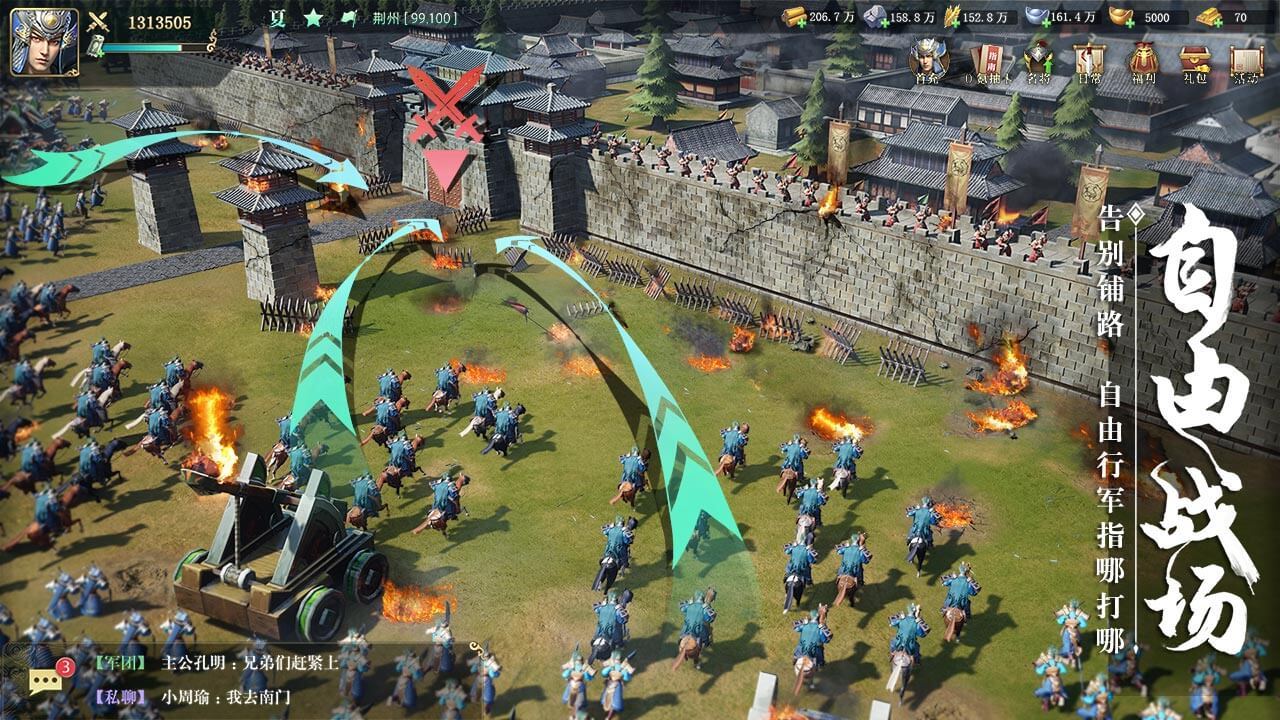Viewport: 1280px width, 720px height.
Task: Open the 活动 events panel
Action: pyautogui.click(x=1246, y=58)
